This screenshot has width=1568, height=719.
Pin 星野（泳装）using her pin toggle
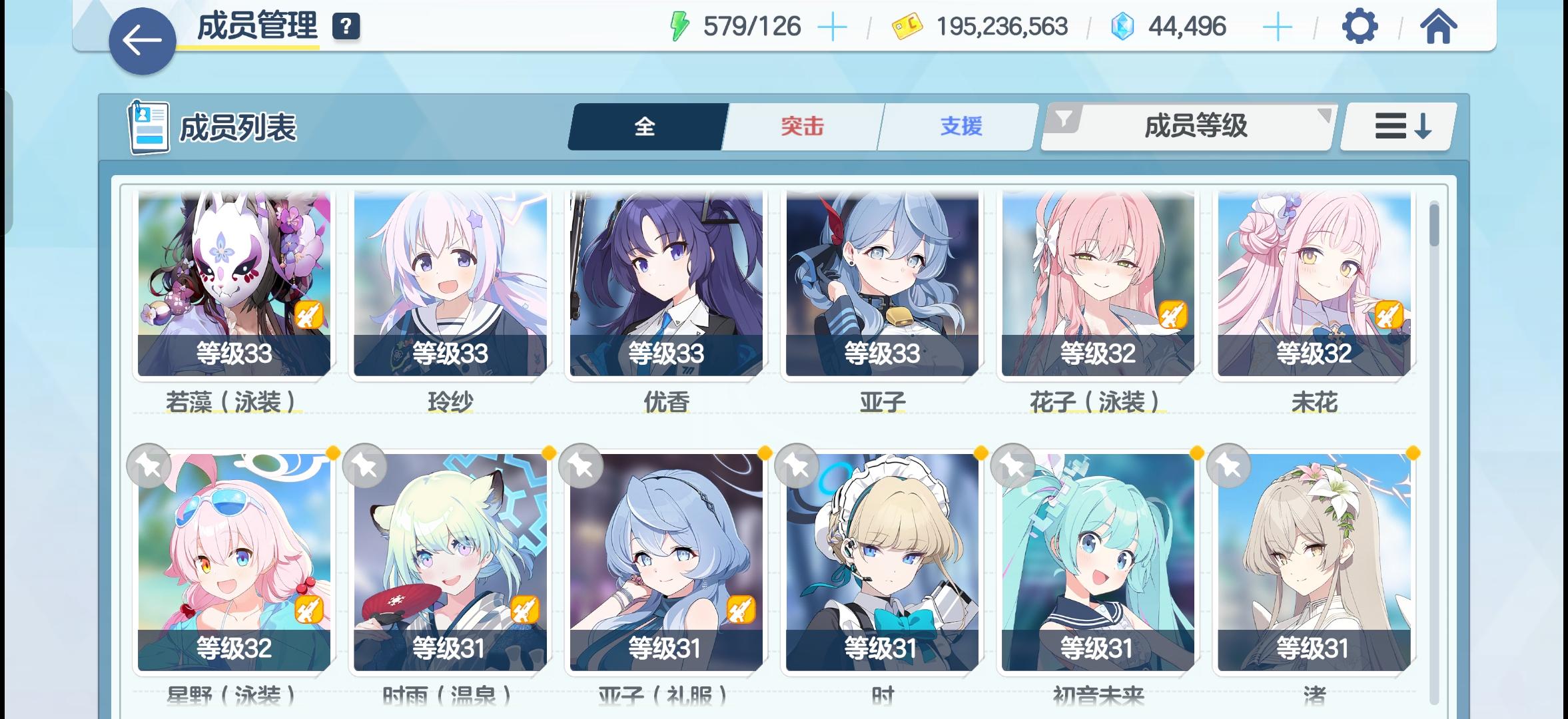coord(148,466)
